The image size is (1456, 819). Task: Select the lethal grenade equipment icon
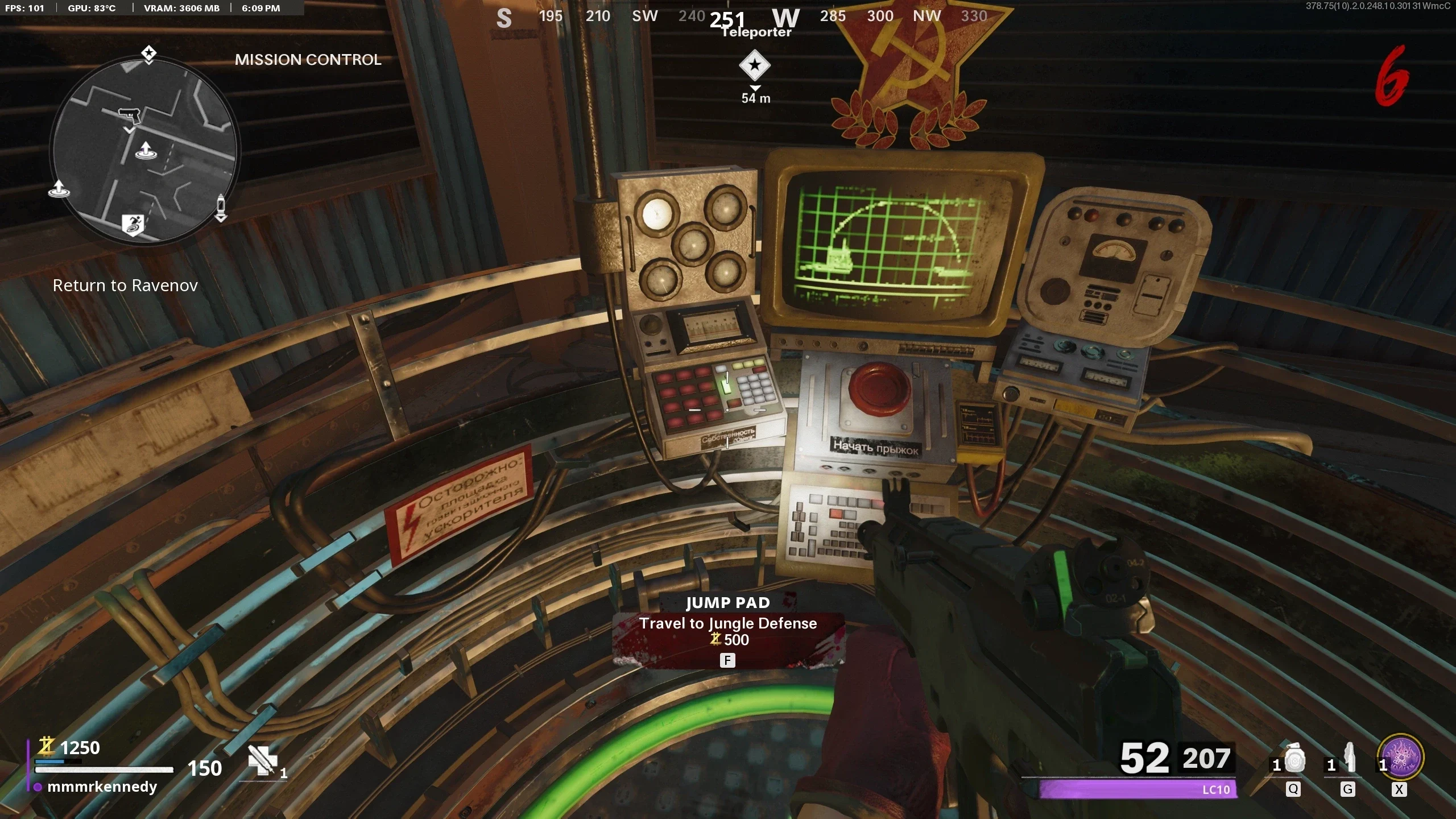point(1294,760)
